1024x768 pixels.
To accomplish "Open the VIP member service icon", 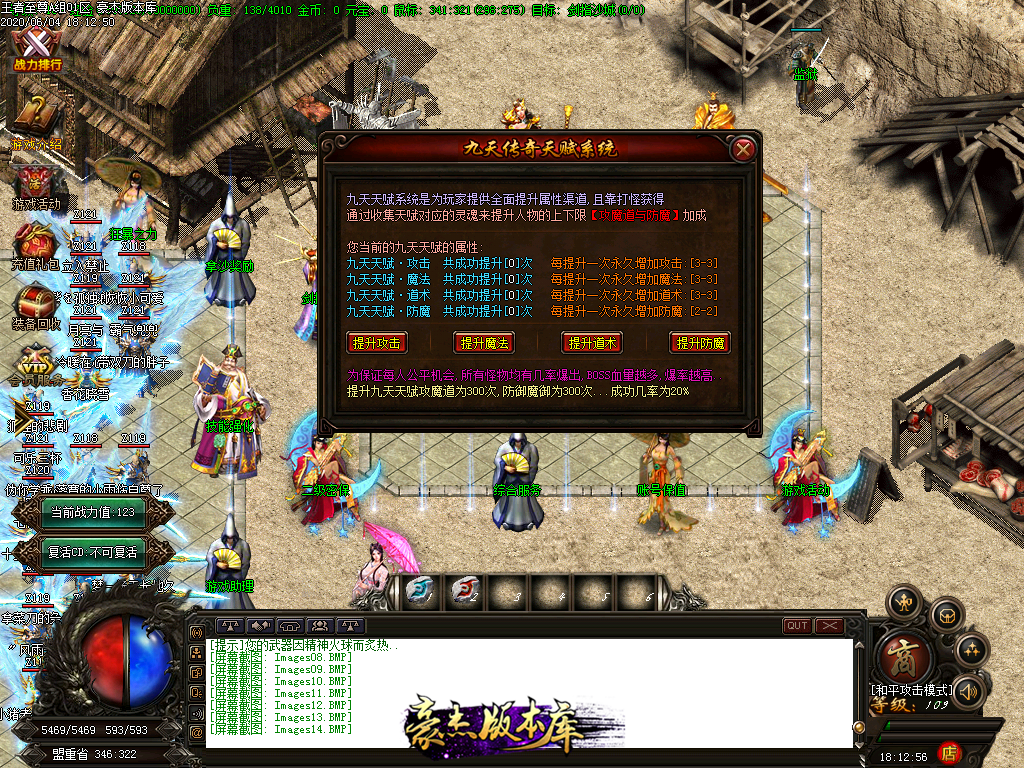I will coord(36,362).
